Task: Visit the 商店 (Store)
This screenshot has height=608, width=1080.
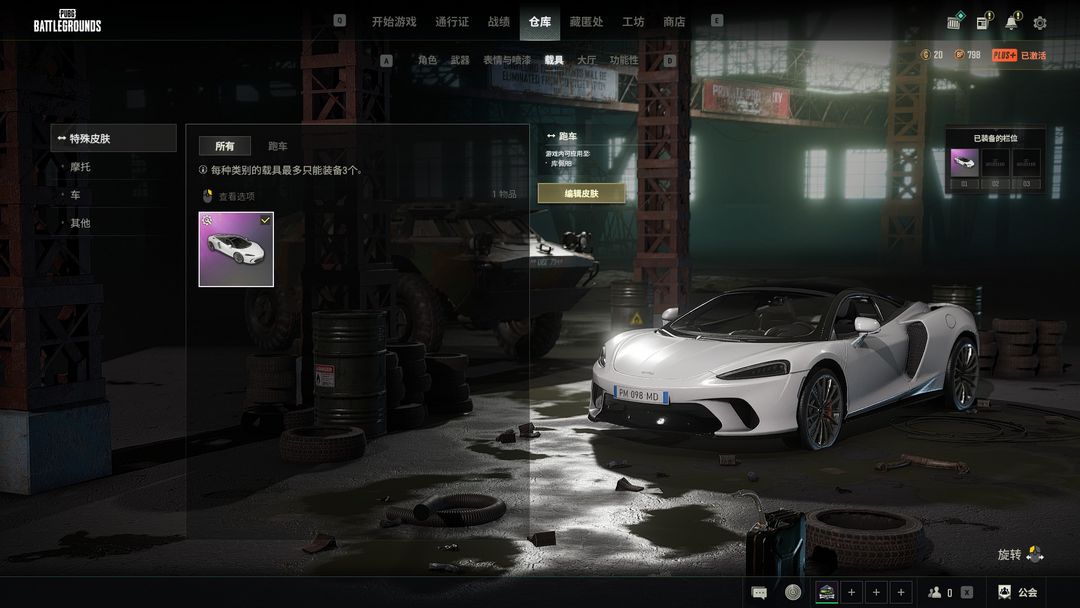Action: tap(674, 22)
